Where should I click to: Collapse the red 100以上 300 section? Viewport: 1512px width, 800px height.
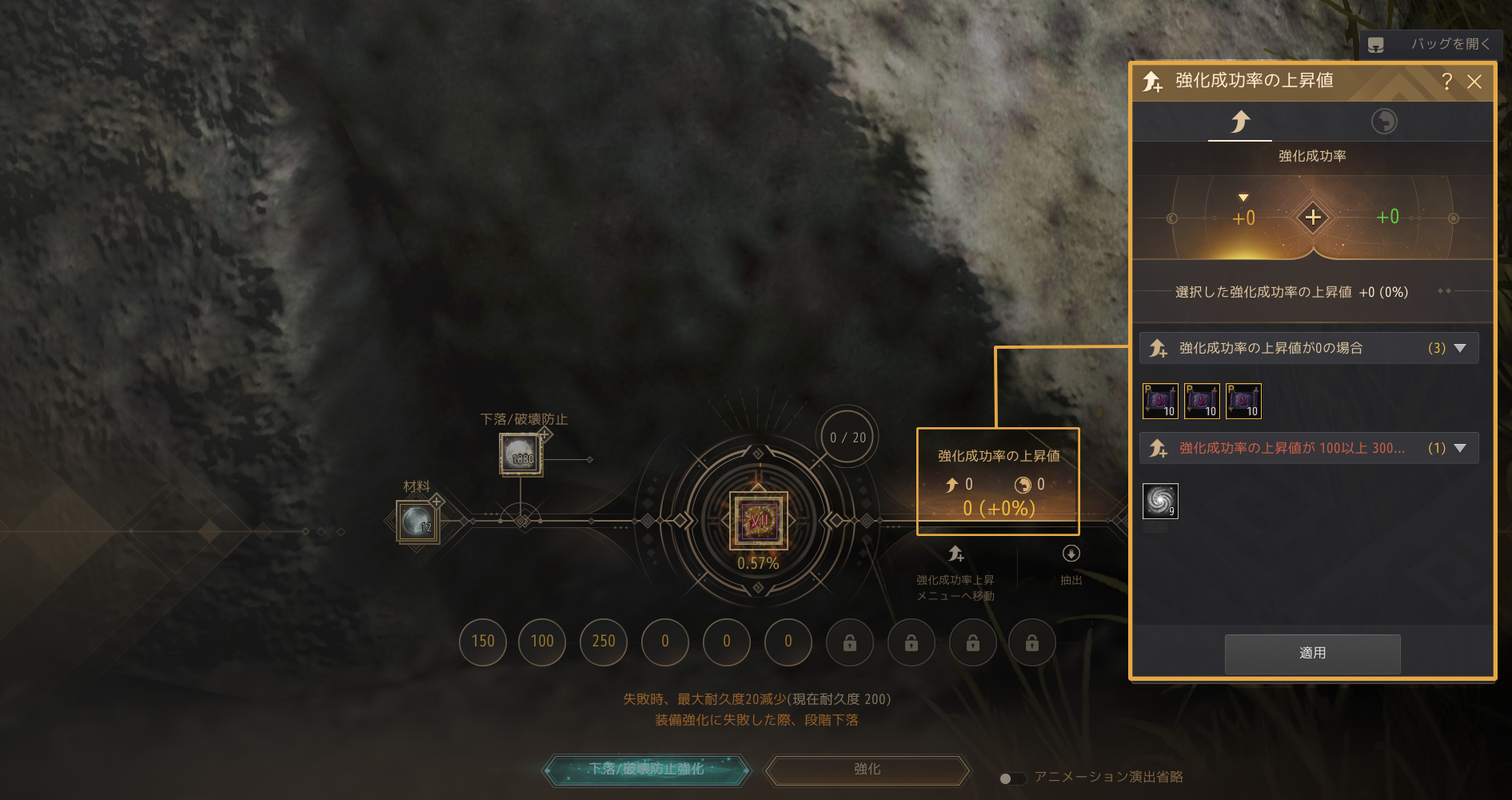1460,448
